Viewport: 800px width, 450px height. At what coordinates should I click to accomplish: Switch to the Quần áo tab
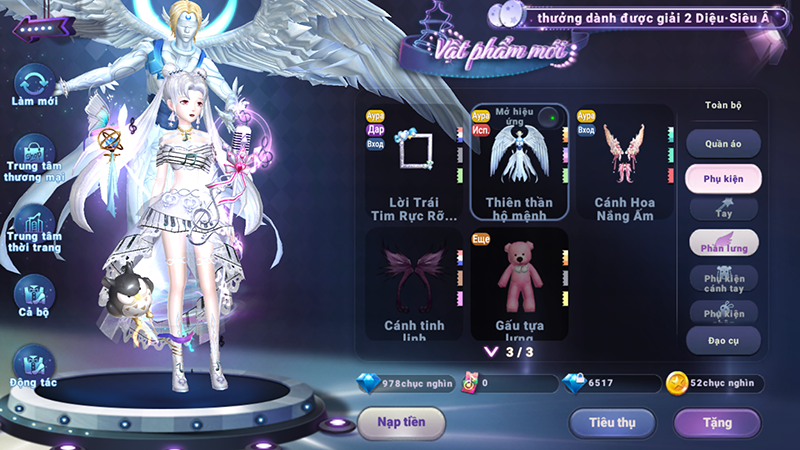coord(723,143)
